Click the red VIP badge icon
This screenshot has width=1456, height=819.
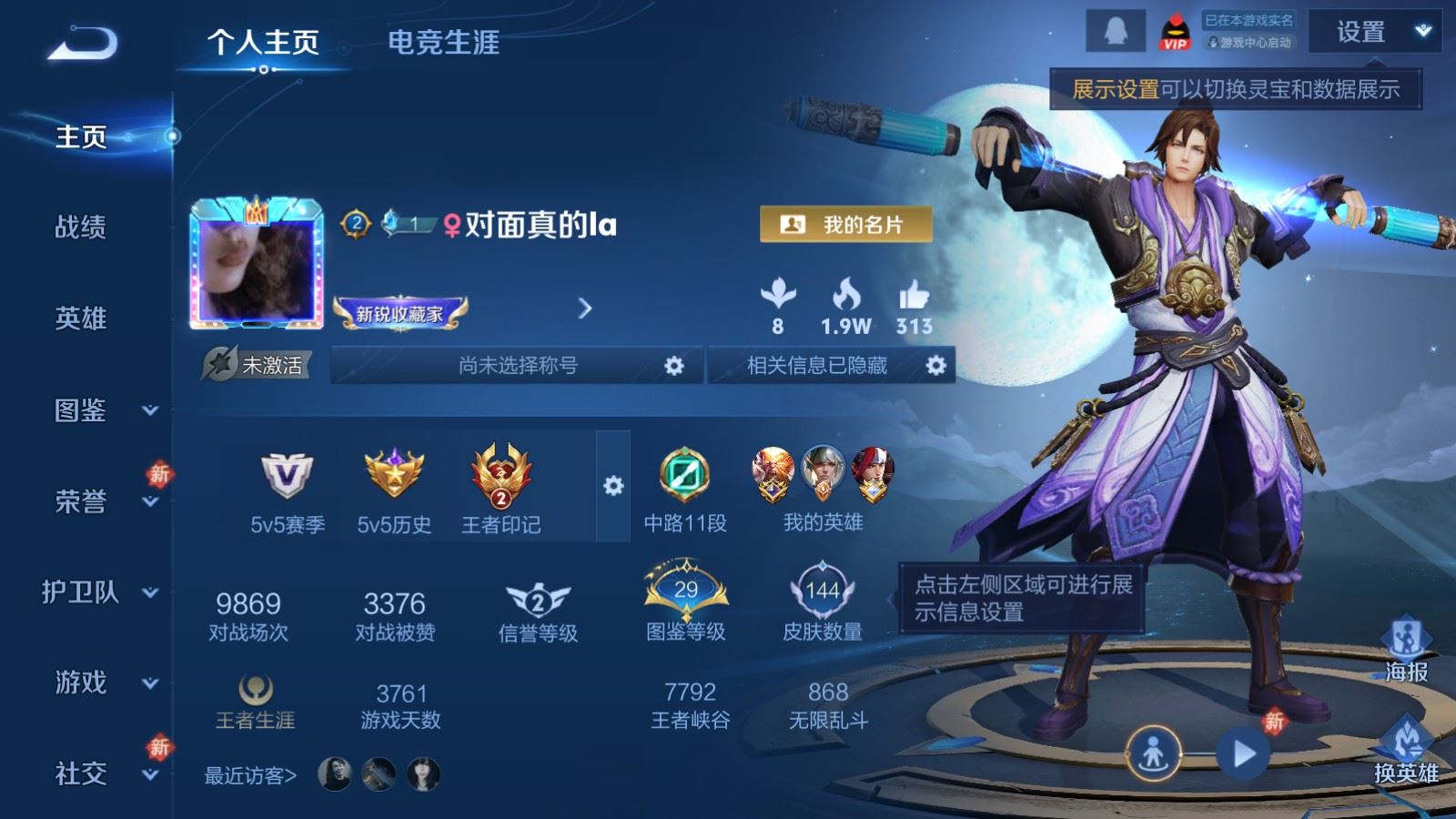(x=1175, y=30)
